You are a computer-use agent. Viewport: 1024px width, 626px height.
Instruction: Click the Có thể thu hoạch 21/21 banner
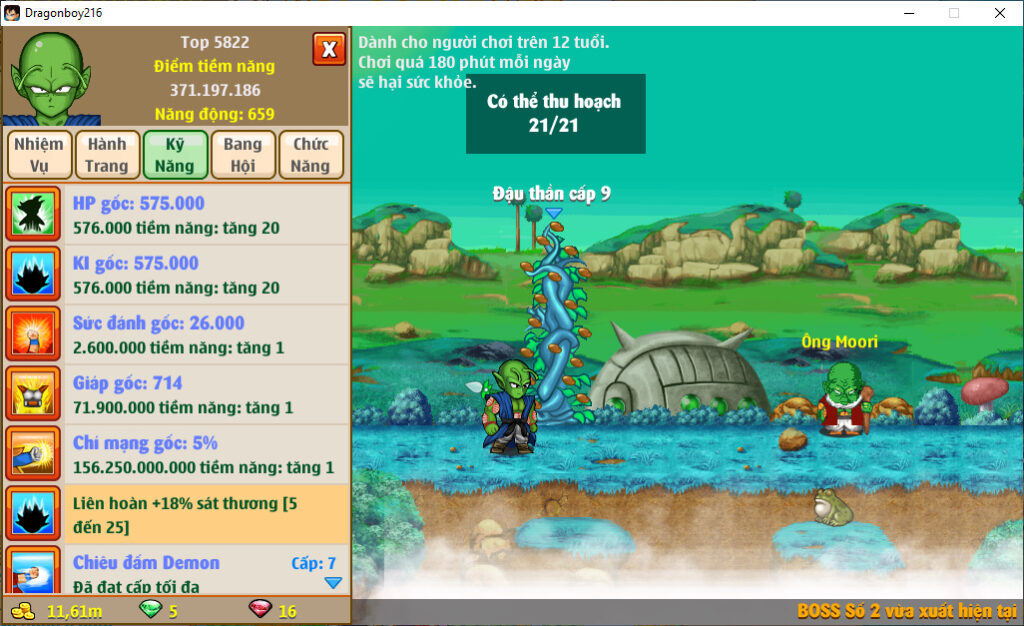click(555, 114)
